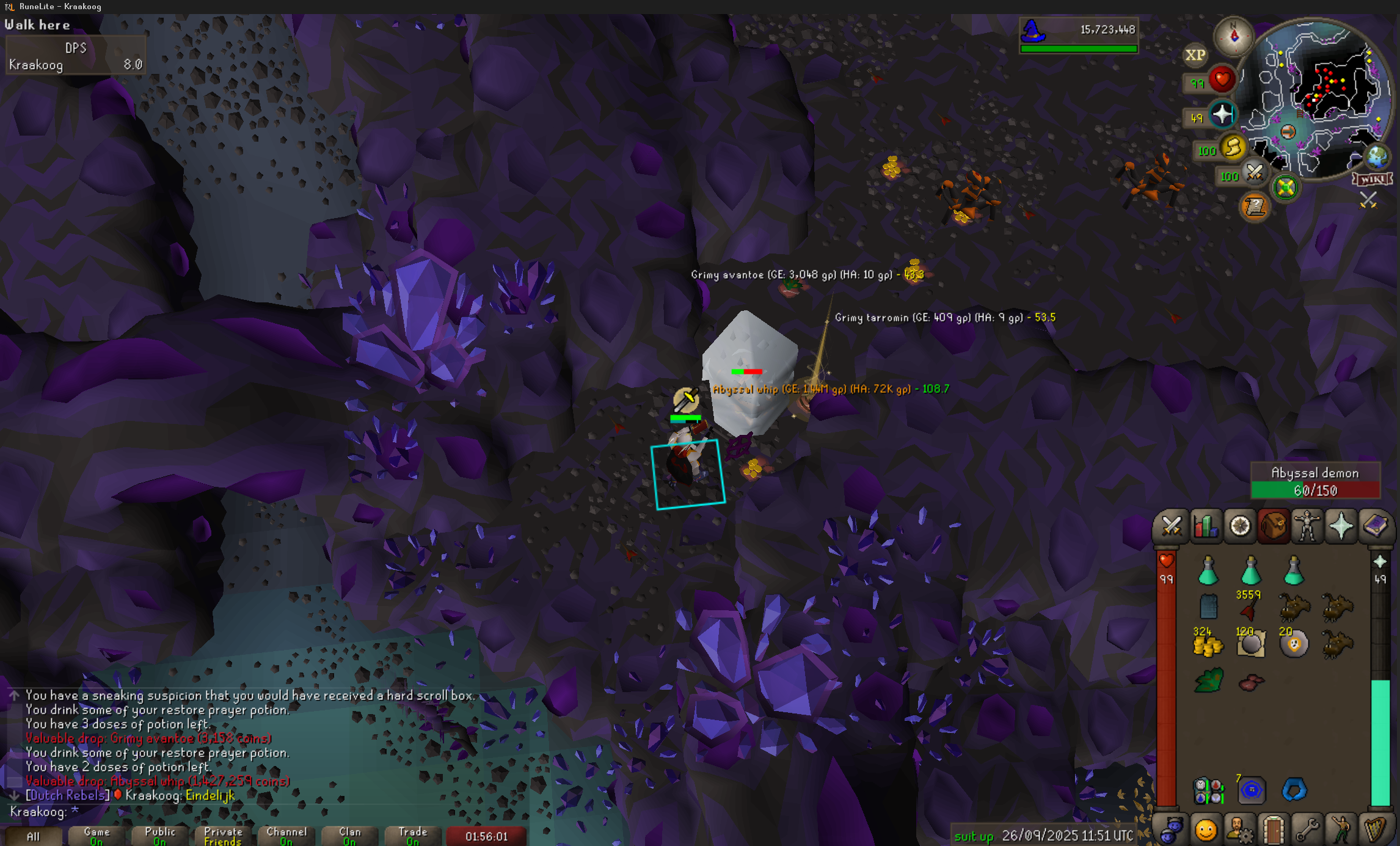1400x846 pixels.
Task: Select the rune pouch in inventory
Action: 1208,790
